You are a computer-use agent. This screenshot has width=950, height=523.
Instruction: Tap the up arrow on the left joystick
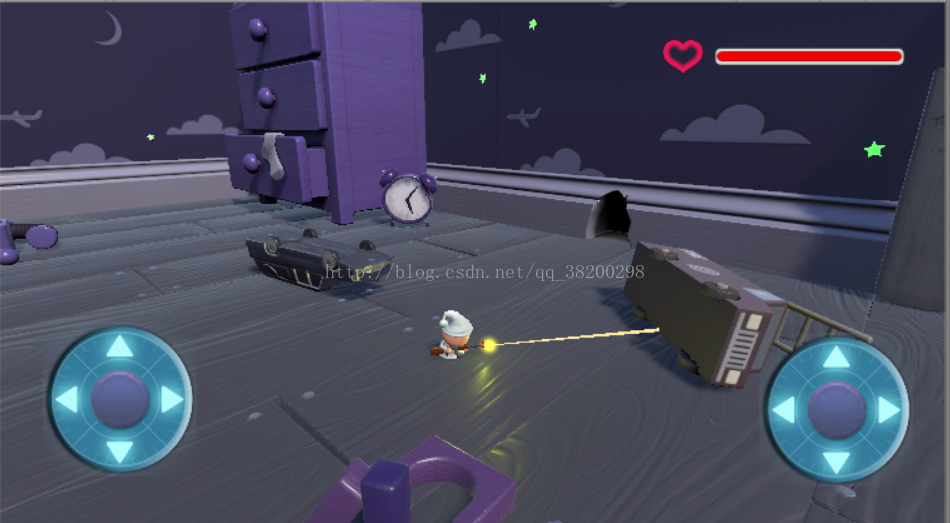click(x=119, y=348)
